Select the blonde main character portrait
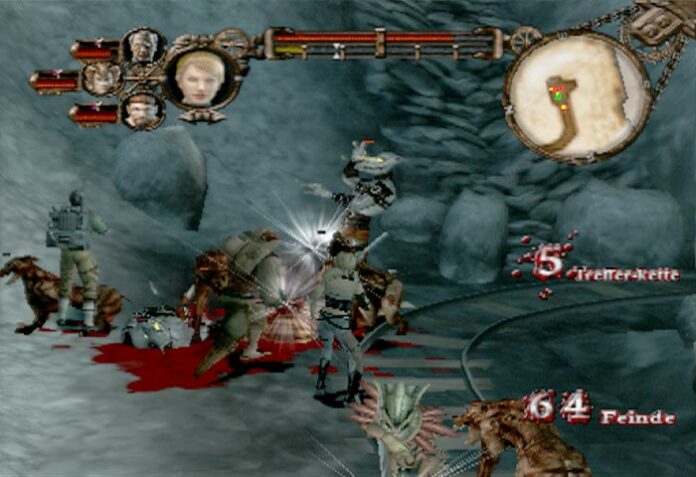The image size is (696, 477). [200, 78]
